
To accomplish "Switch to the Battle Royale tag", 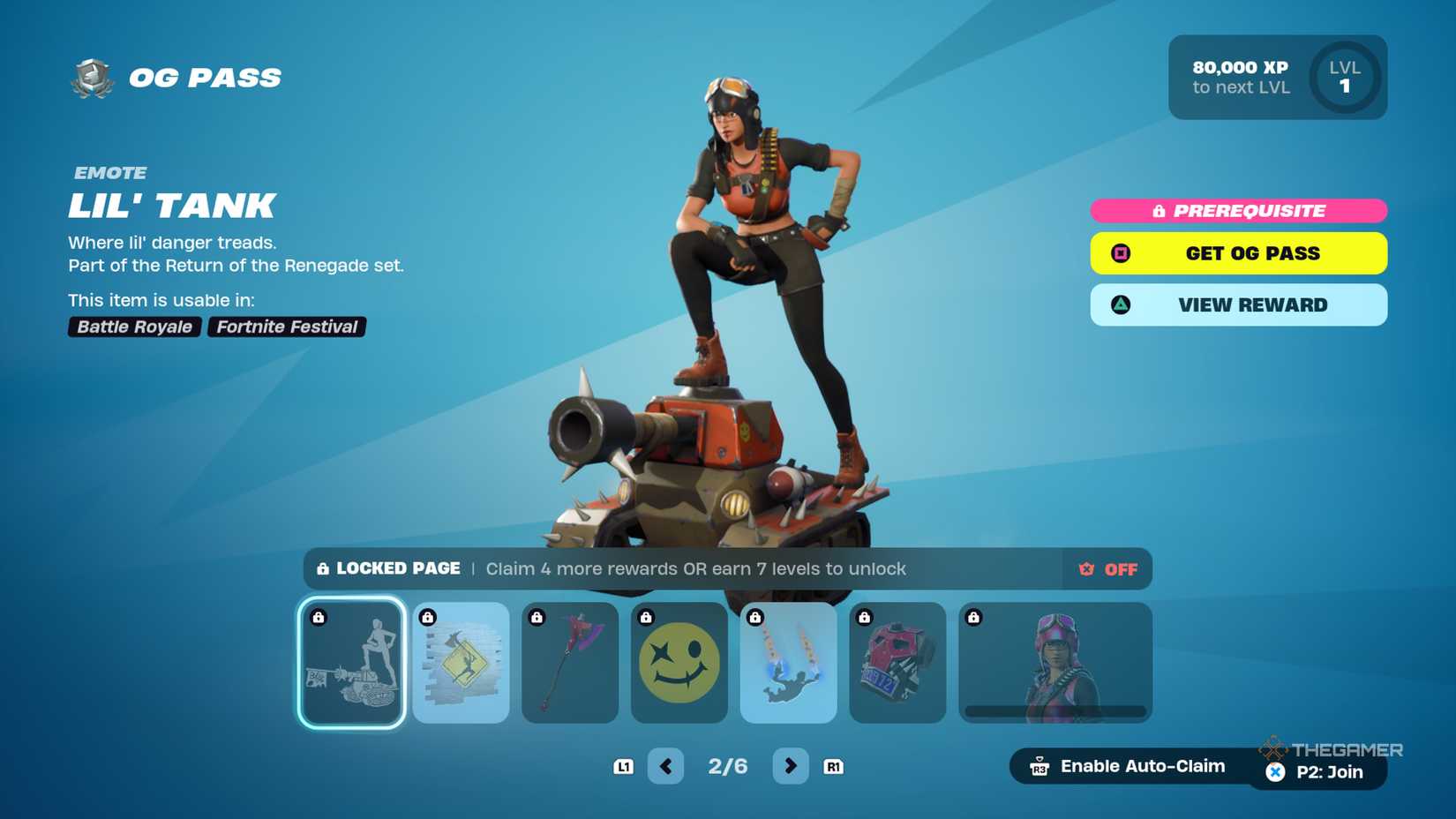I will (133, 327).
